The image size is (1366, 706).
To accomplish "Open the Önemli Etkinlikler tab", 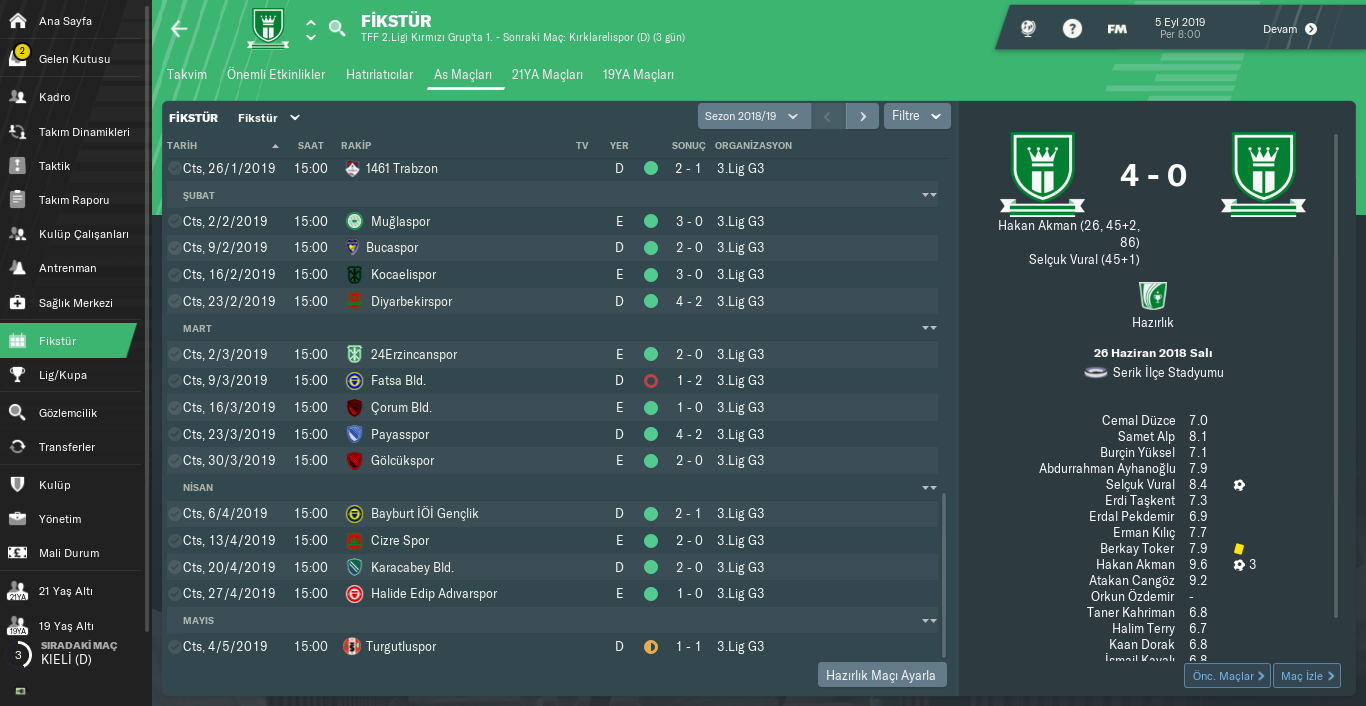I will (x=276, y=75).
